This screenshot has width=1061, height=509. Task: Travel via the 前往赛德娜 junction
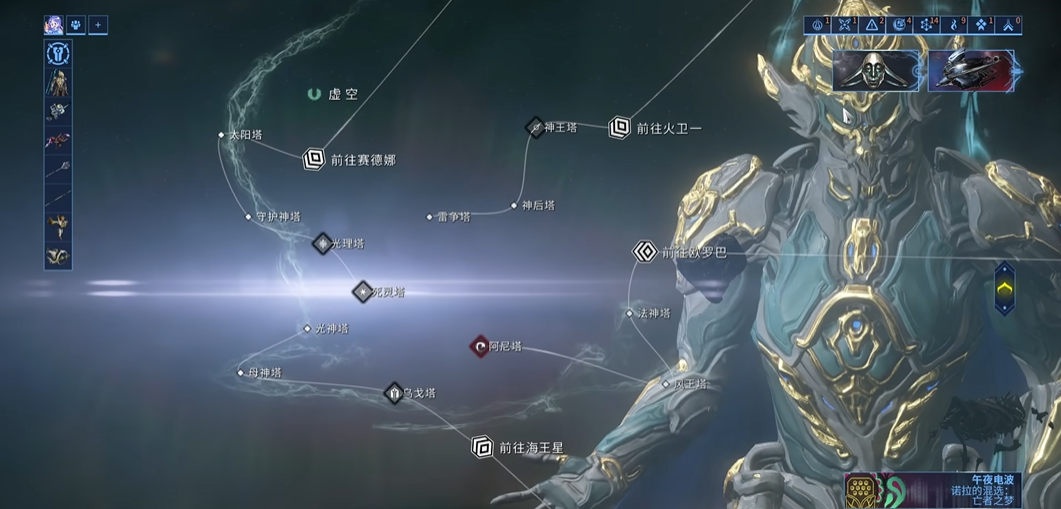[314, 158]
